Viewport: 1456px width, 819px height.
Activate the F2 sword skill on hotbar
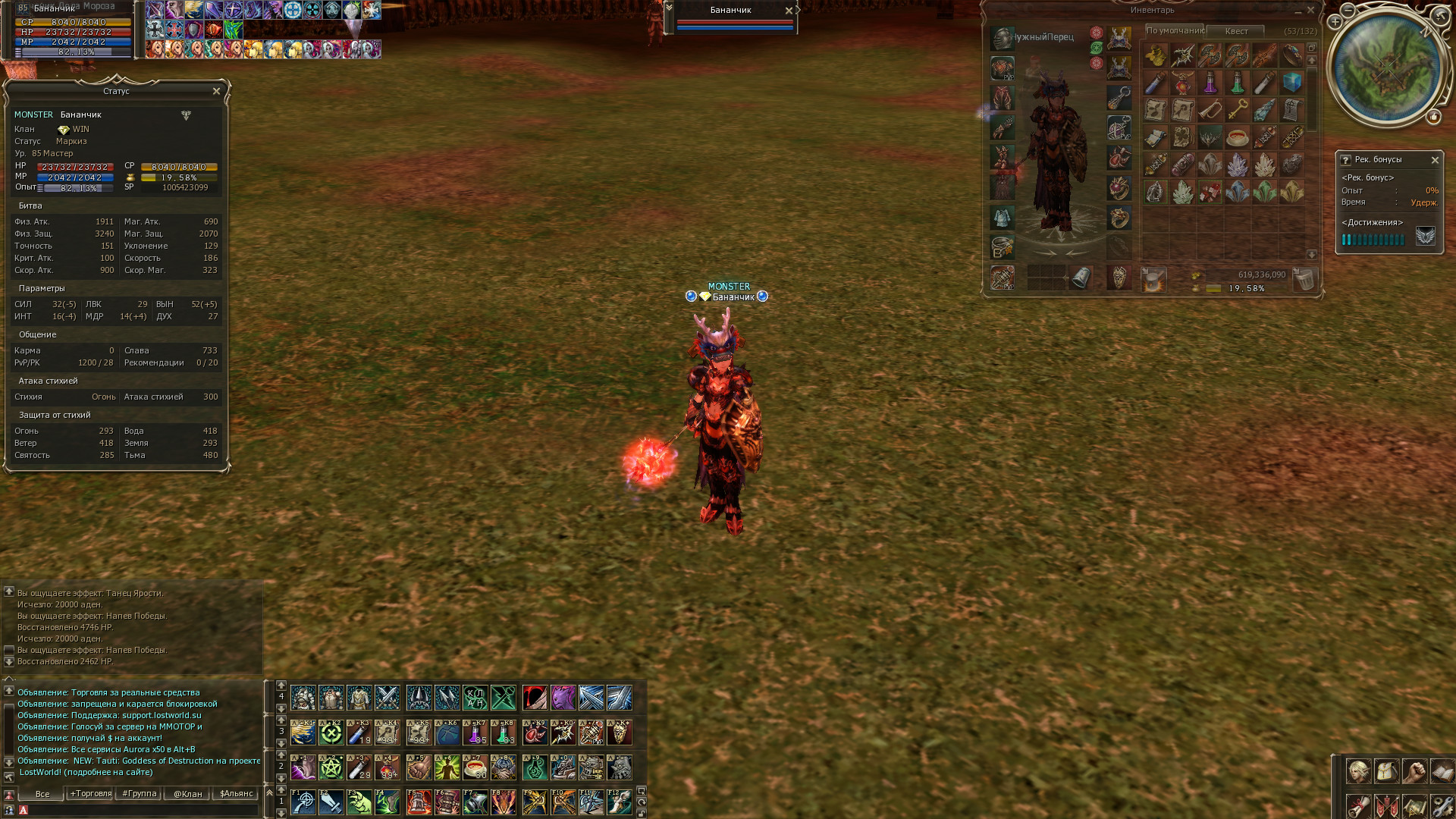[x=331, y=802]
